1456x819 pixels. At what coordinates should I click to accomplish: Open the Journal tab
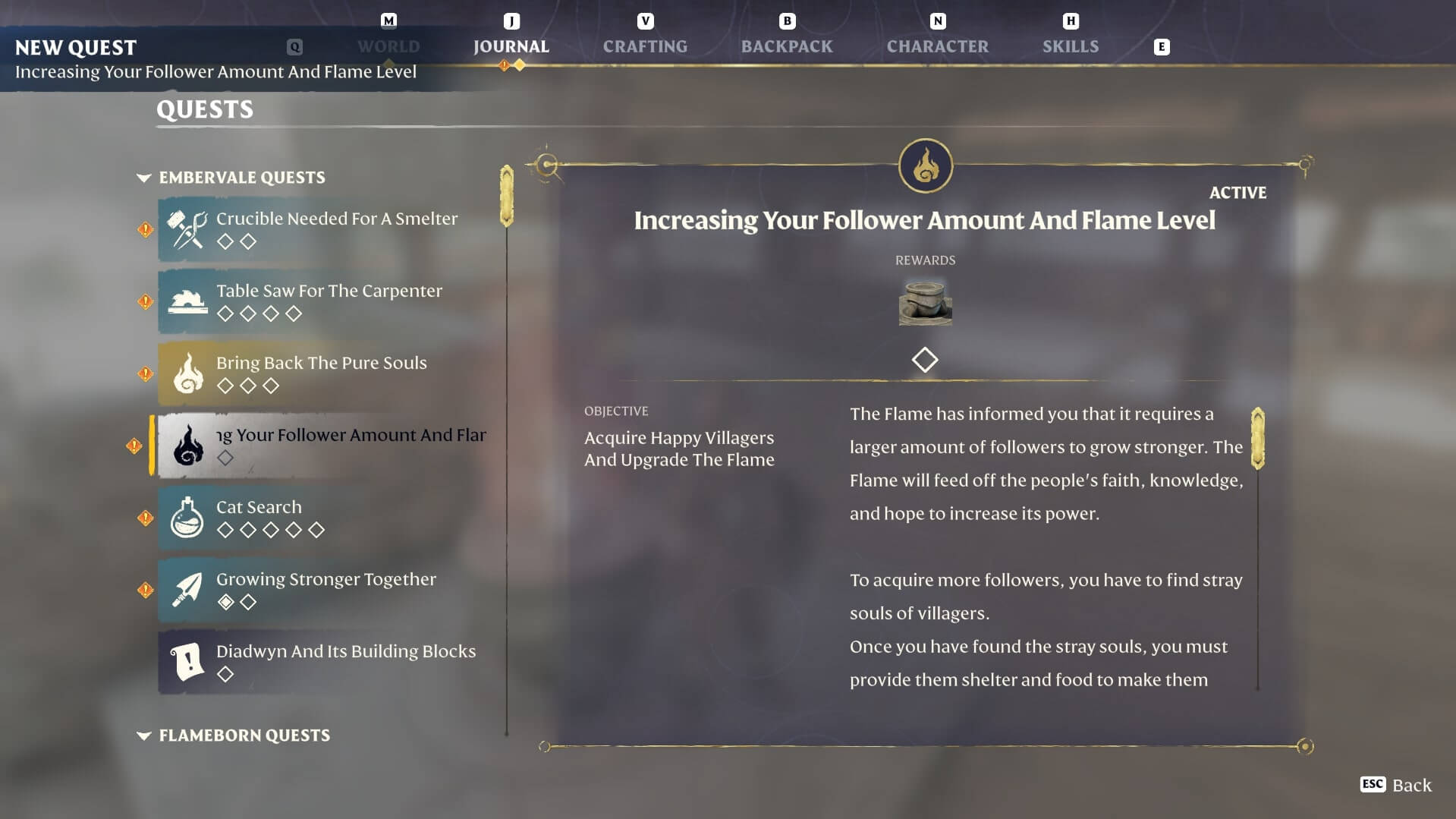[511, 46]
